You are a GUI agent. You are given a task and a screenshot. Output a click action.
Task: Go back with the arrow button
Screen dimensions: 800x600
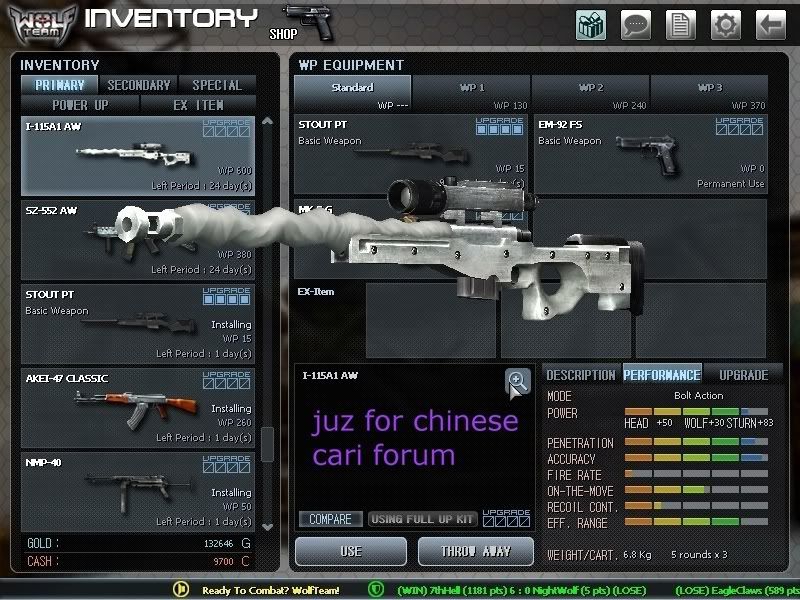tap(770, 23)
